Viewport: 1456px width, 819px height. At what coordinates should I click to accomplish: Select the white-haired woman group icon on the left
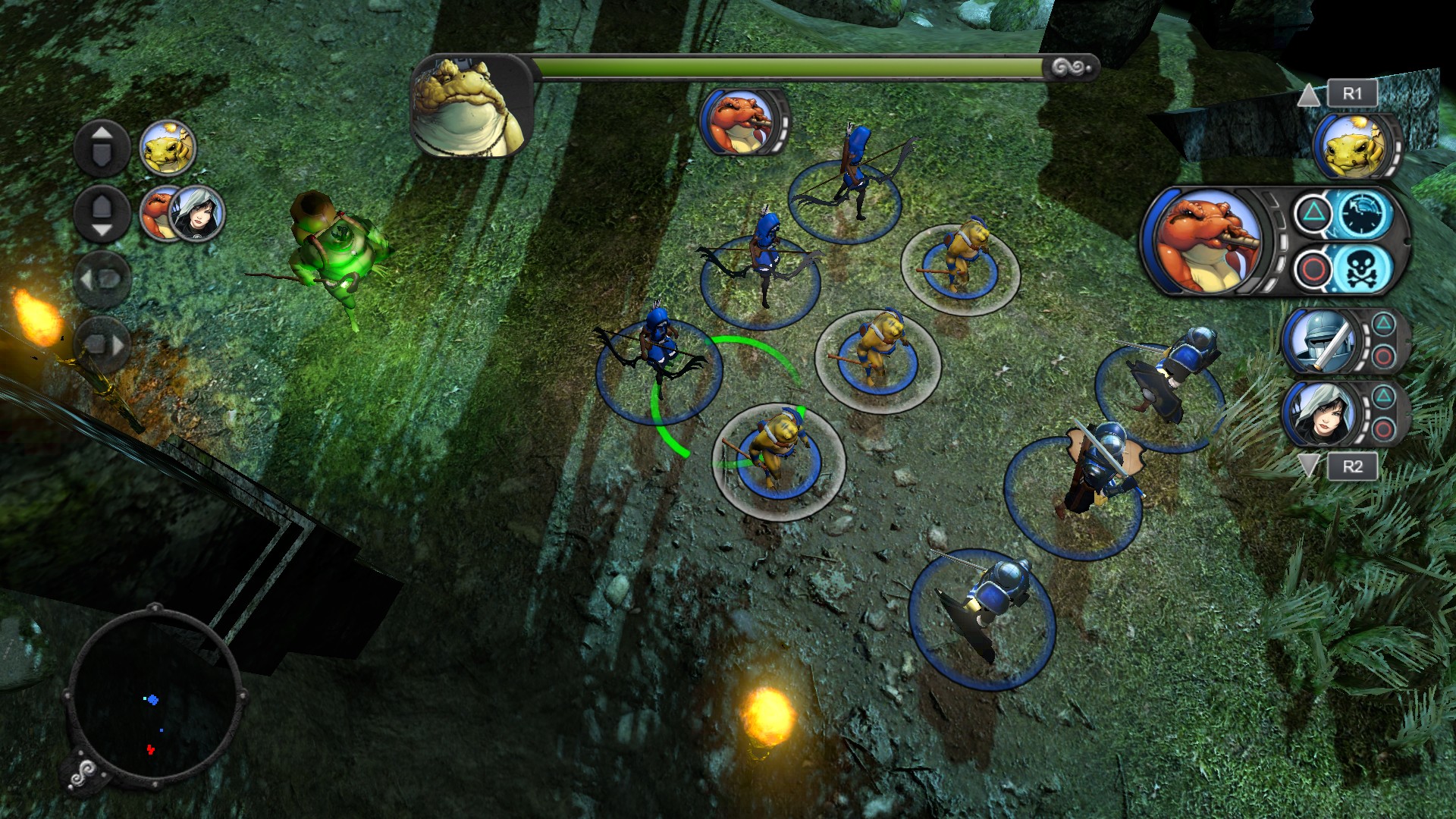tap(198, 213)
